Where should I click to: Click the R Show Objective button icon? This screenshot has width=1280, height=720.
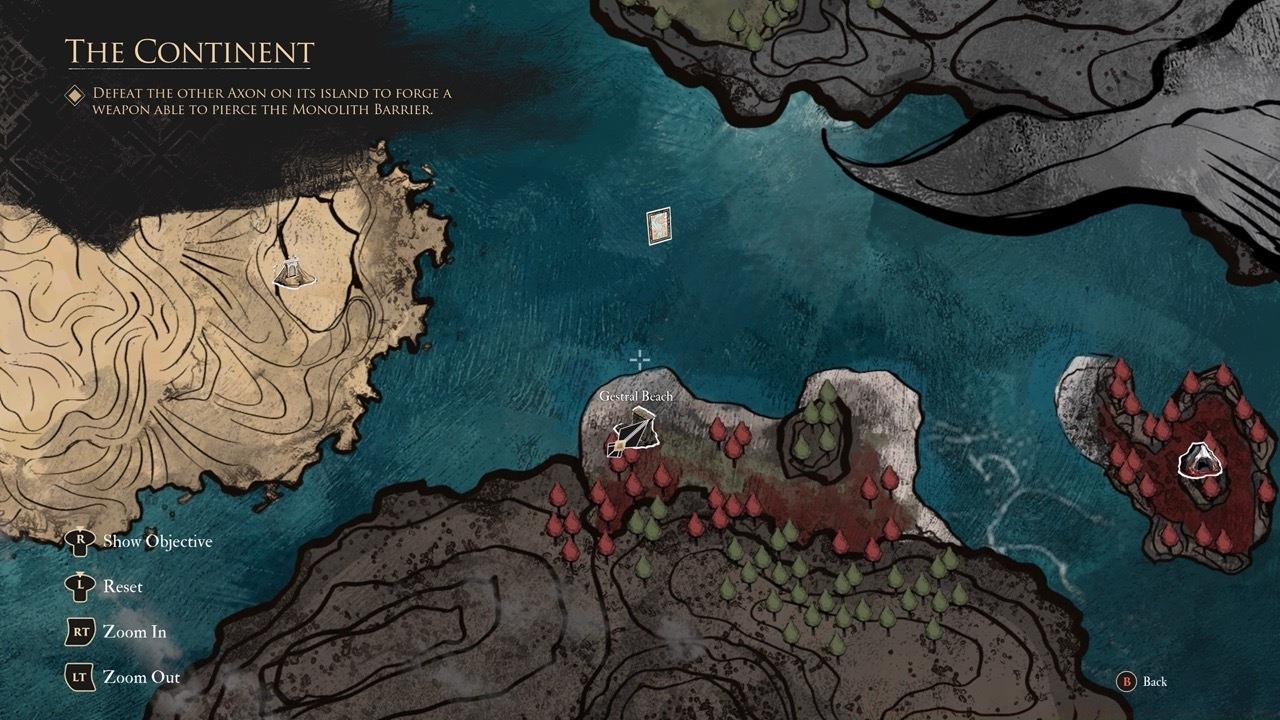(x=80, y=541)
